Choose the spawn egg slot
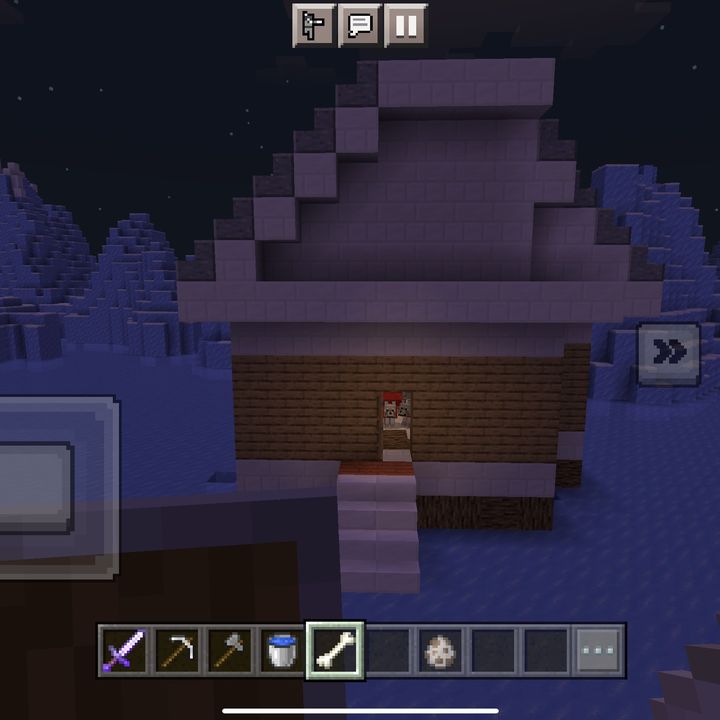 (x=440, y=651)
